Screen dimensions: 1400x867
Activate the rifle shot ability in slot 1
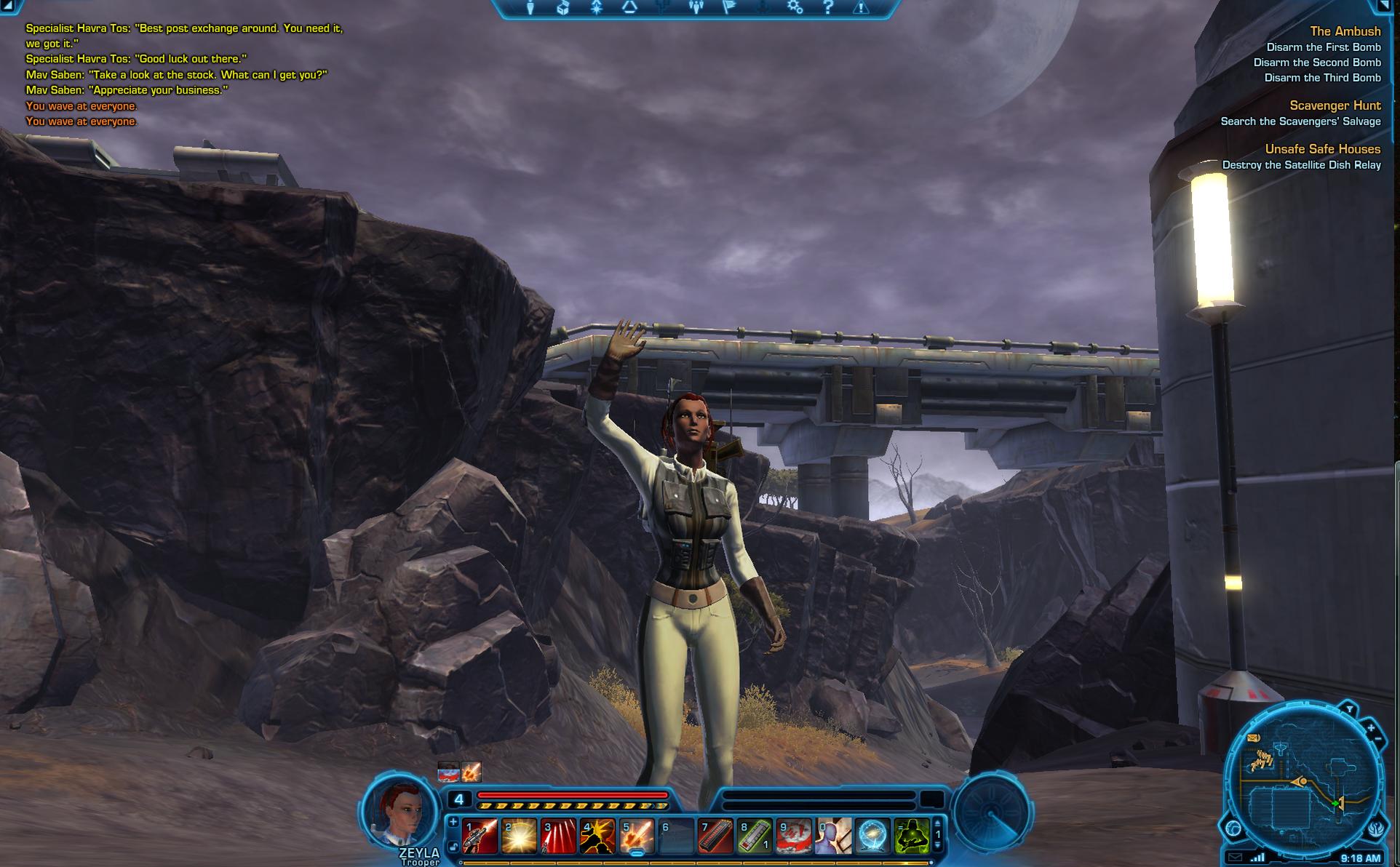480,836
